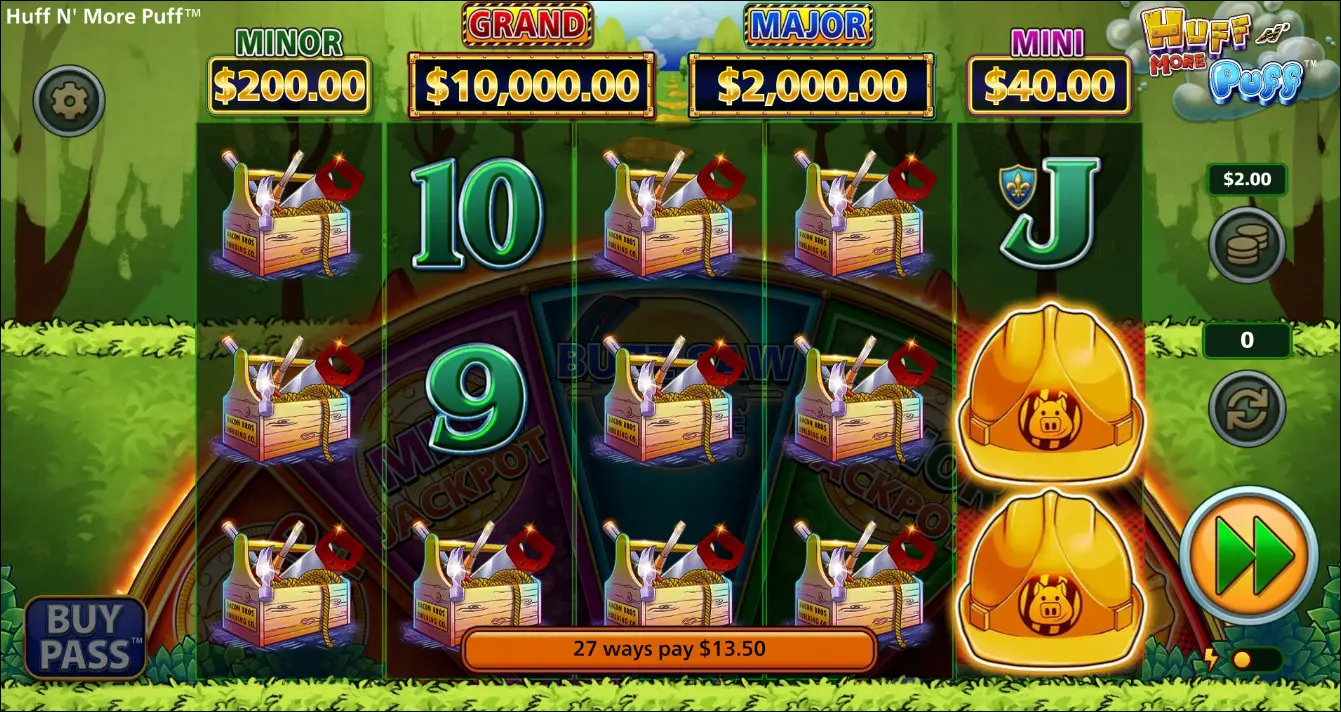This screenshot has height=712, width=1341.
Task: Open the coin stack bet selector
Action: 1246,245
